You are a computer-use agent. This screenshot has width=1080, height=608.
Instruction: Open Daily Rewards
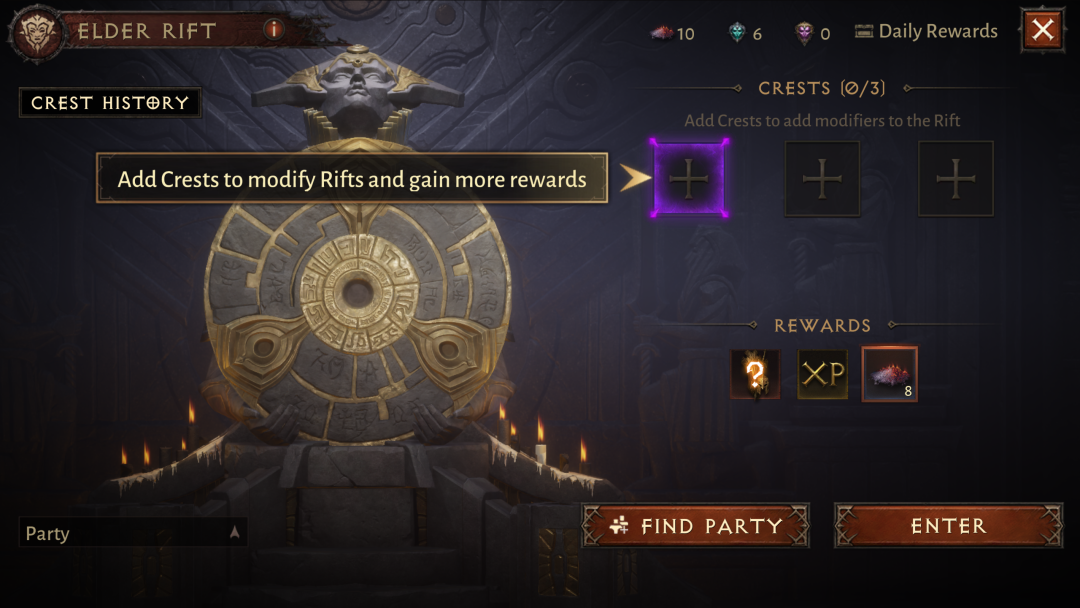(927, 32)
